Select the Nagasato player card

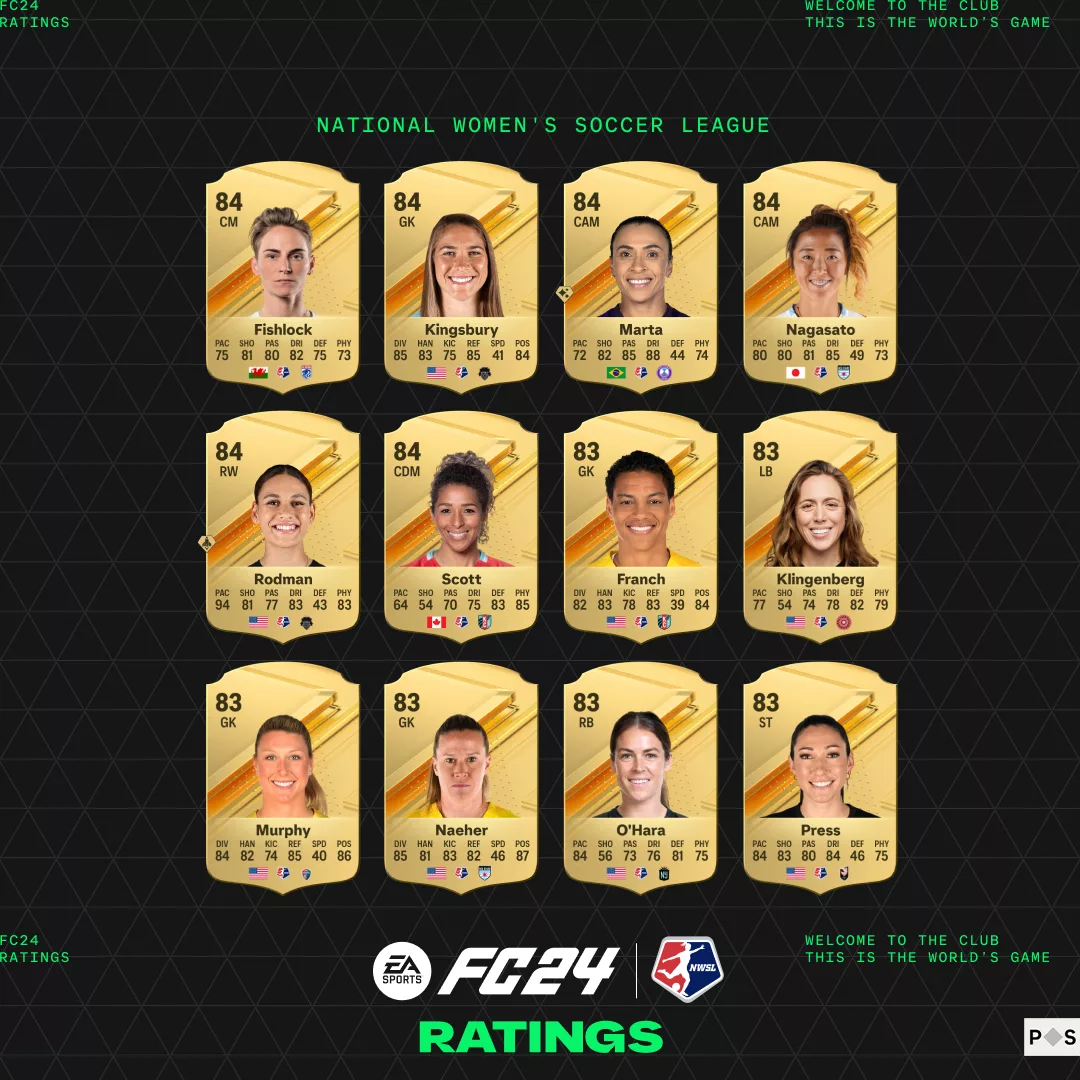pyautogui.click(x=819, y=275)
